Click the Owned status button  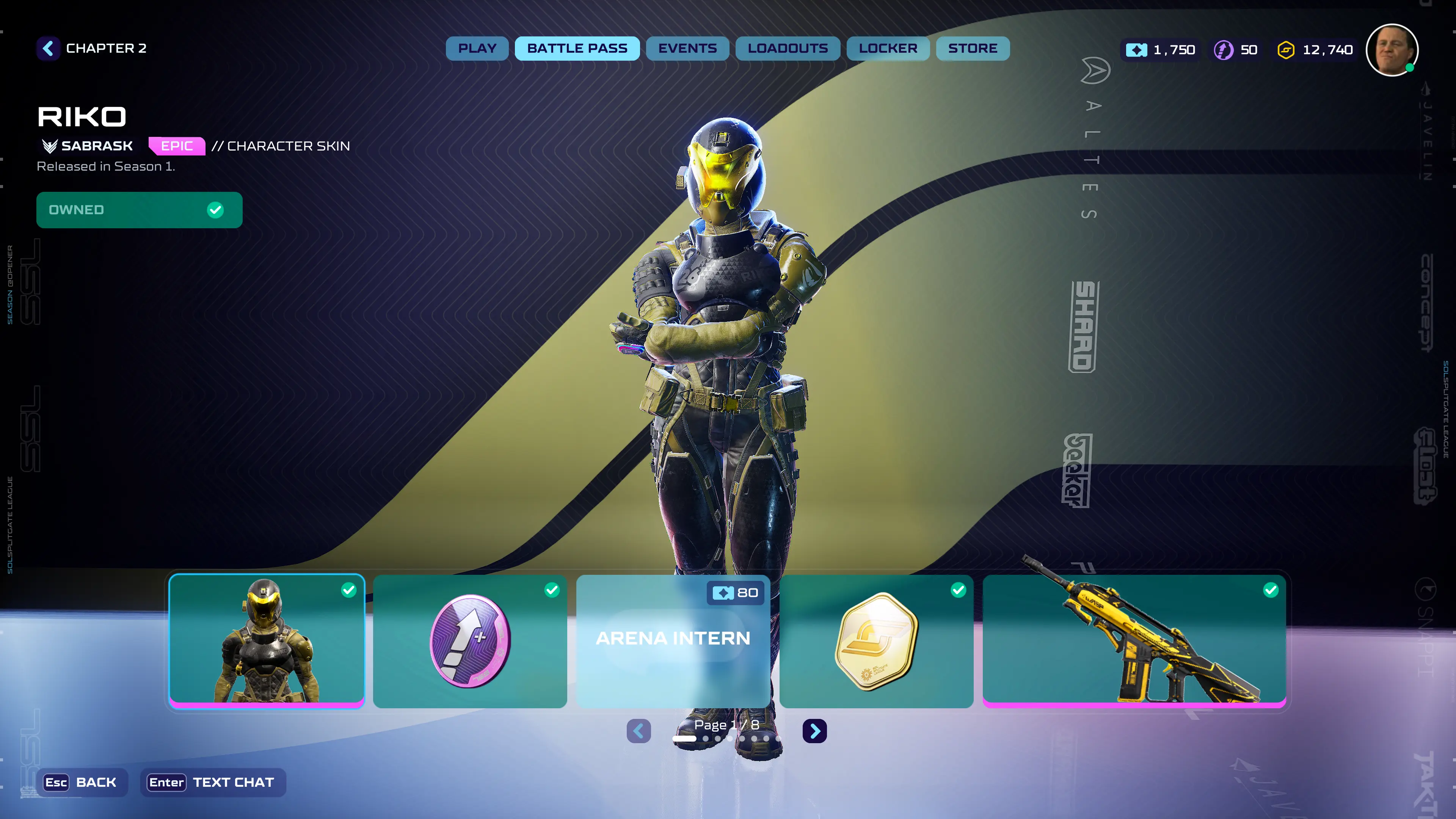(x=139, y=210)
